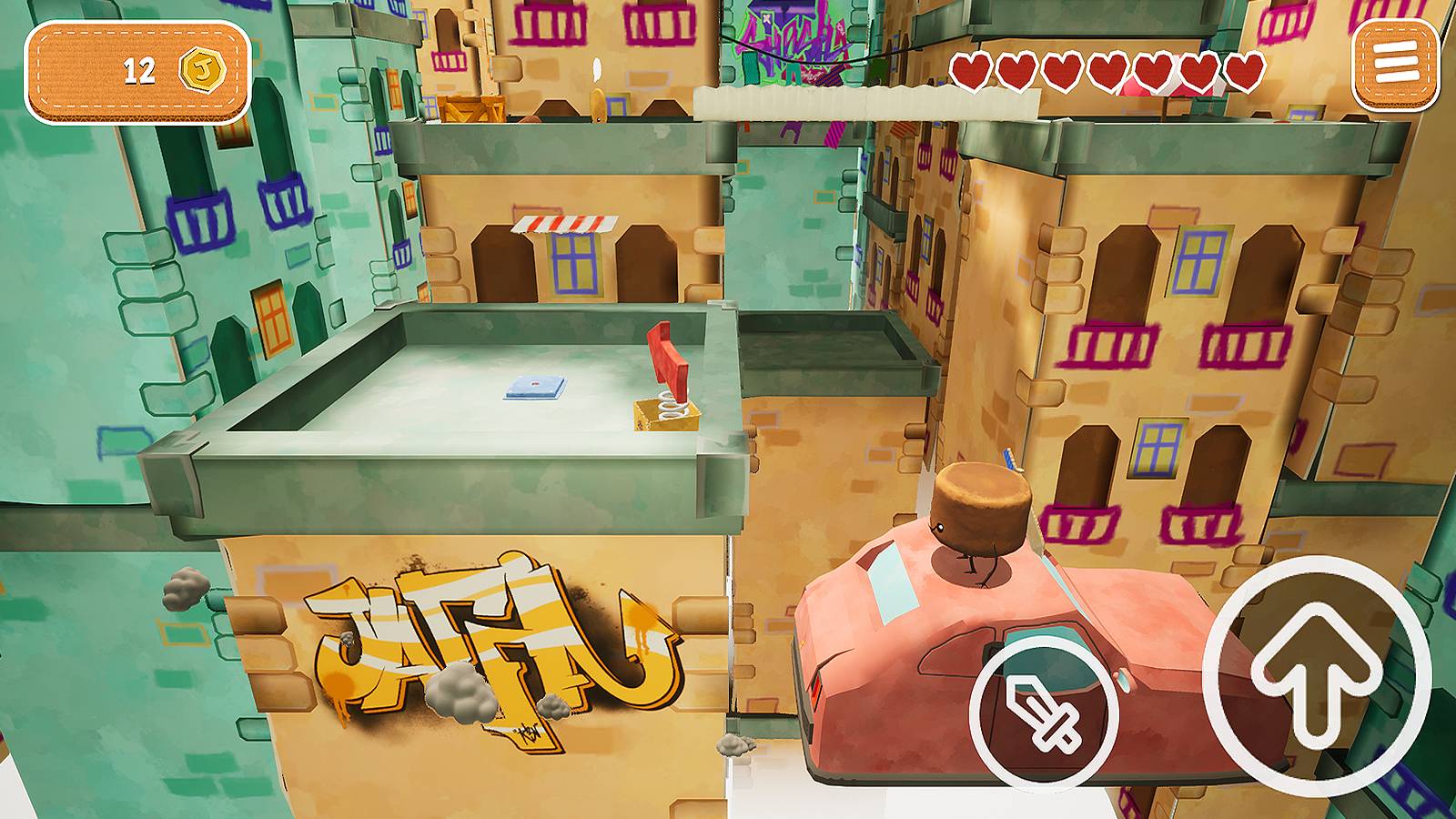1456x819 pixels.
Task: Tap the J coin icon in the counter
Action: coord(202,71)
